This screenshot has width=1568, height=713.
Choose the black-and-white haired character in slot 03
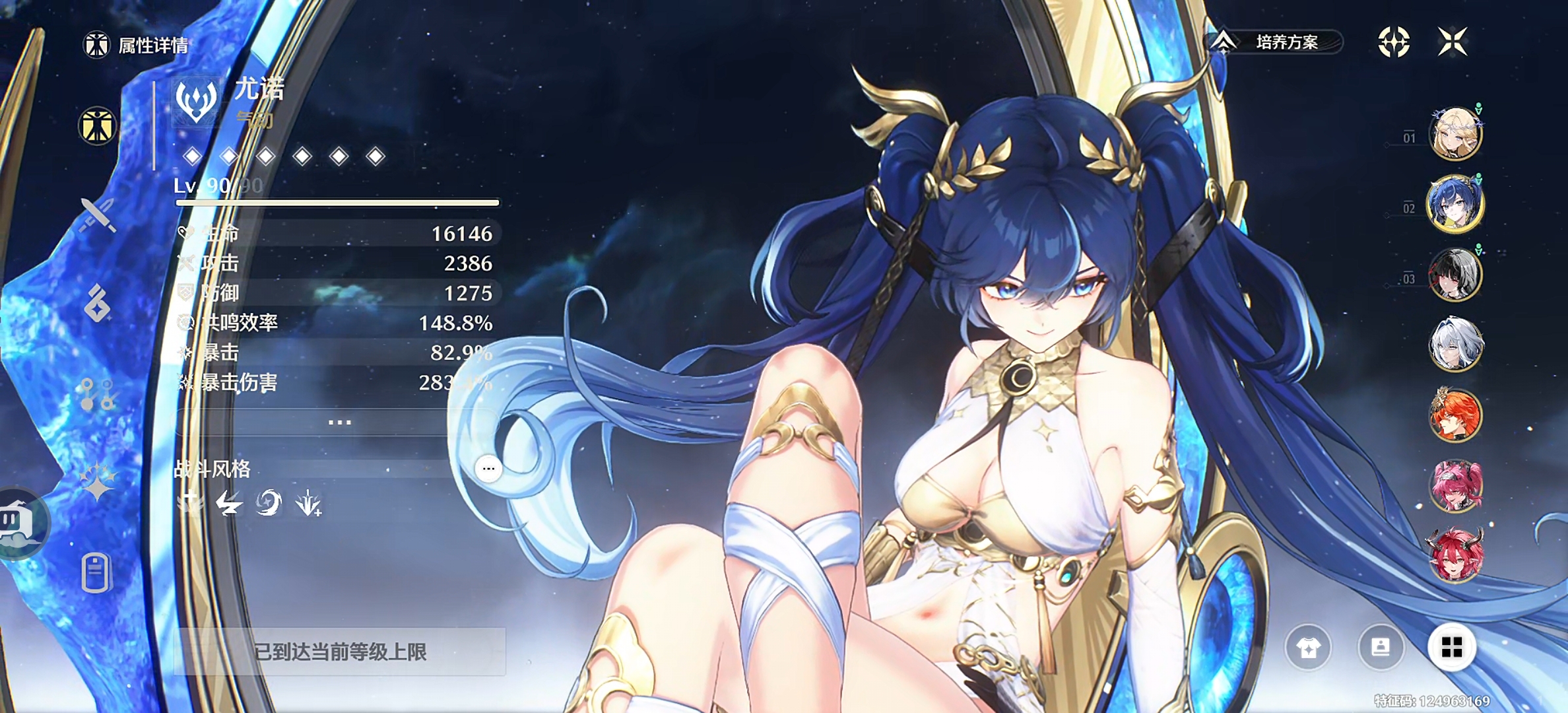coord(1455,275)
